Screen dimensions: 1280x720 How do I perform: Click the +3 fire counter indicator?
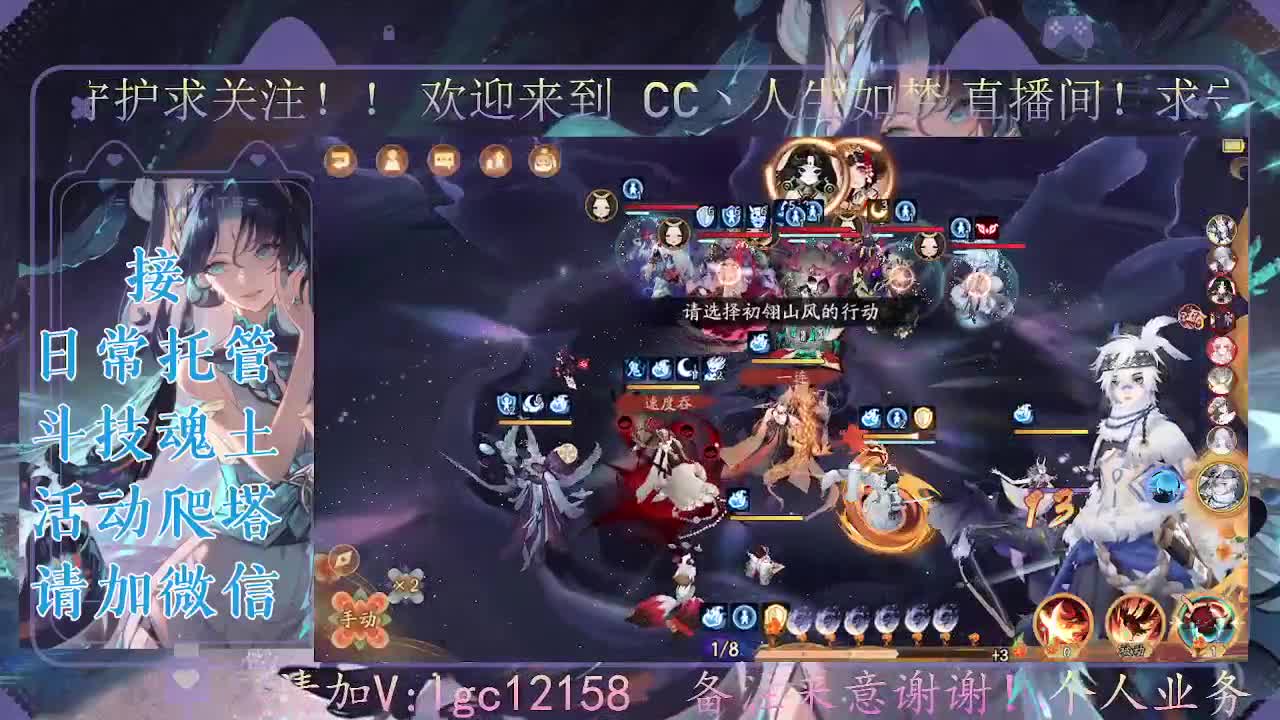[x=1000, y=654]
